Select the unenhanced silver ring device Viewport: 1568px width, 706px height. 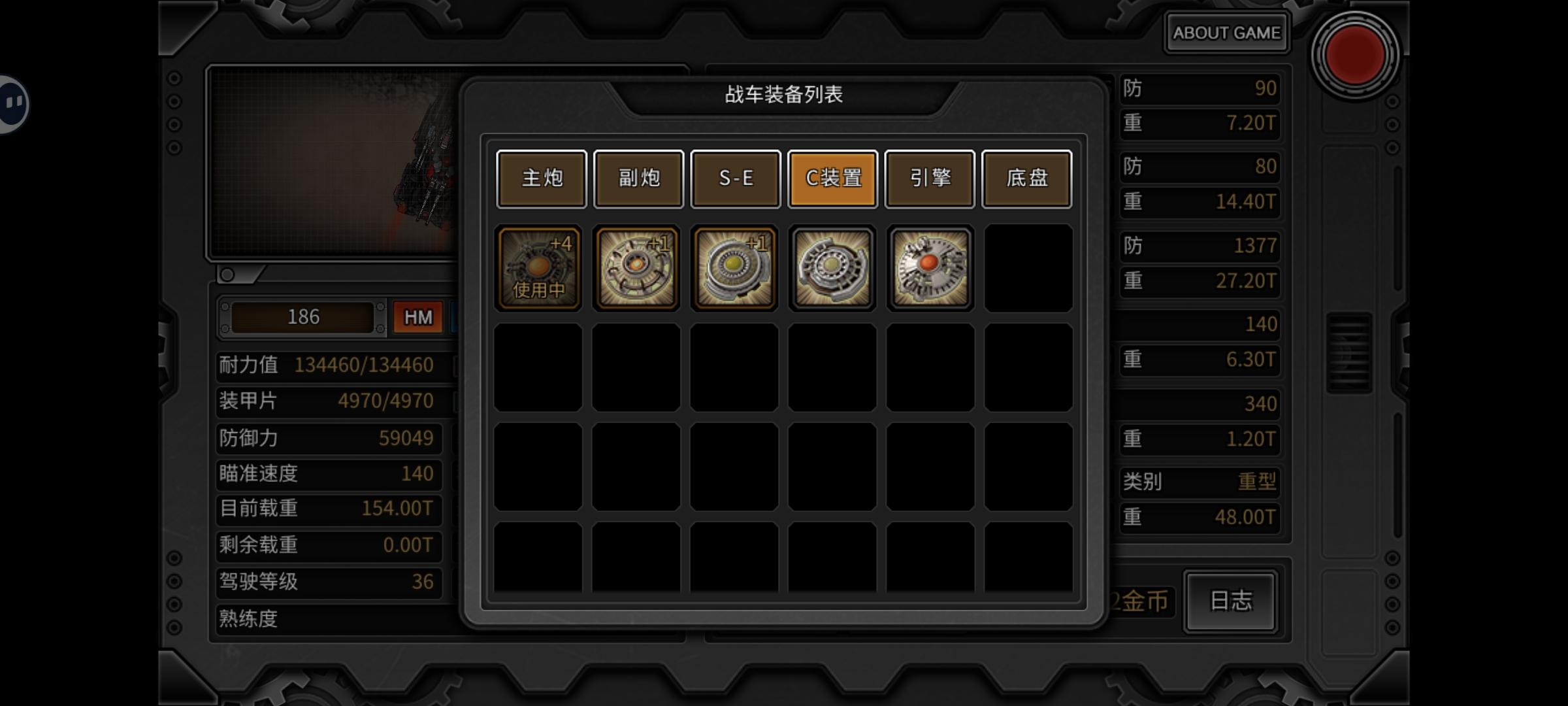(x=832, y=267)
